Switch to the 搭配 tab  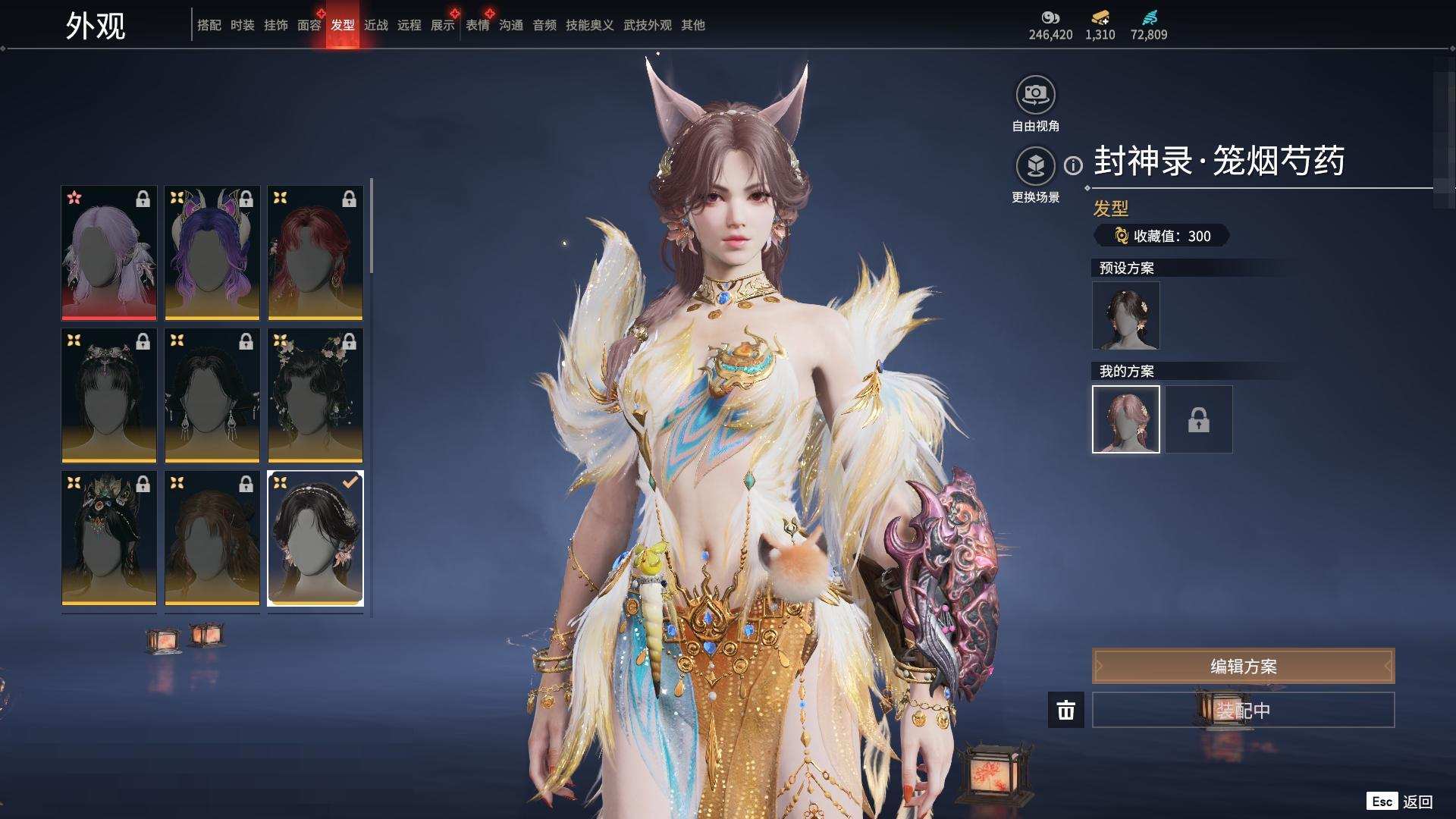click(209, 25)
